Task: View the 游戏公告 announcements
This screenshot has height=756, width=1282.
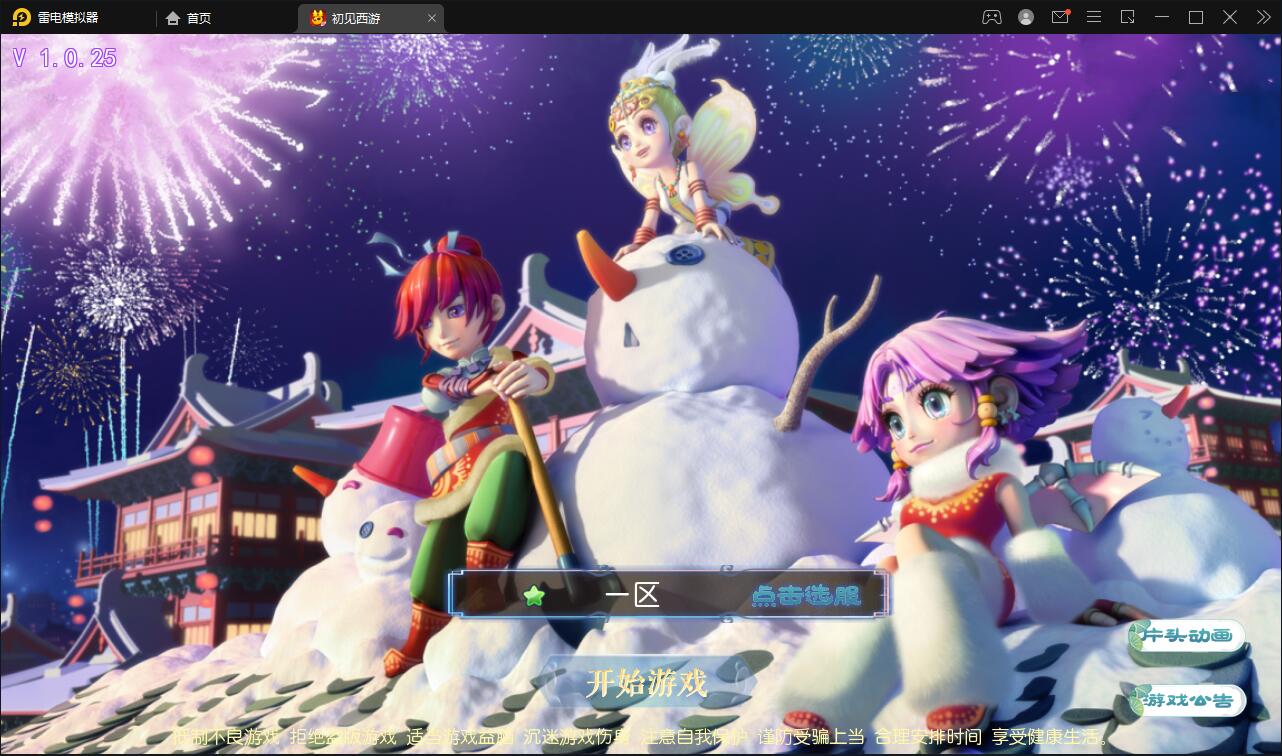Action: pos(1190,700)
